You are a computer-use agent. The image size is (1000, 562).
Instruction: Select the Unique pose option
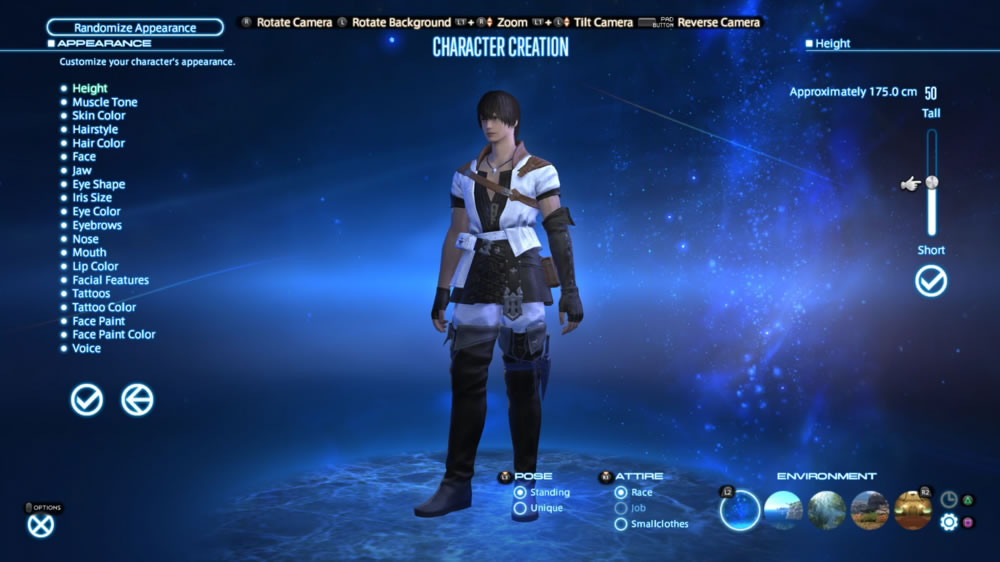(520, 508)
